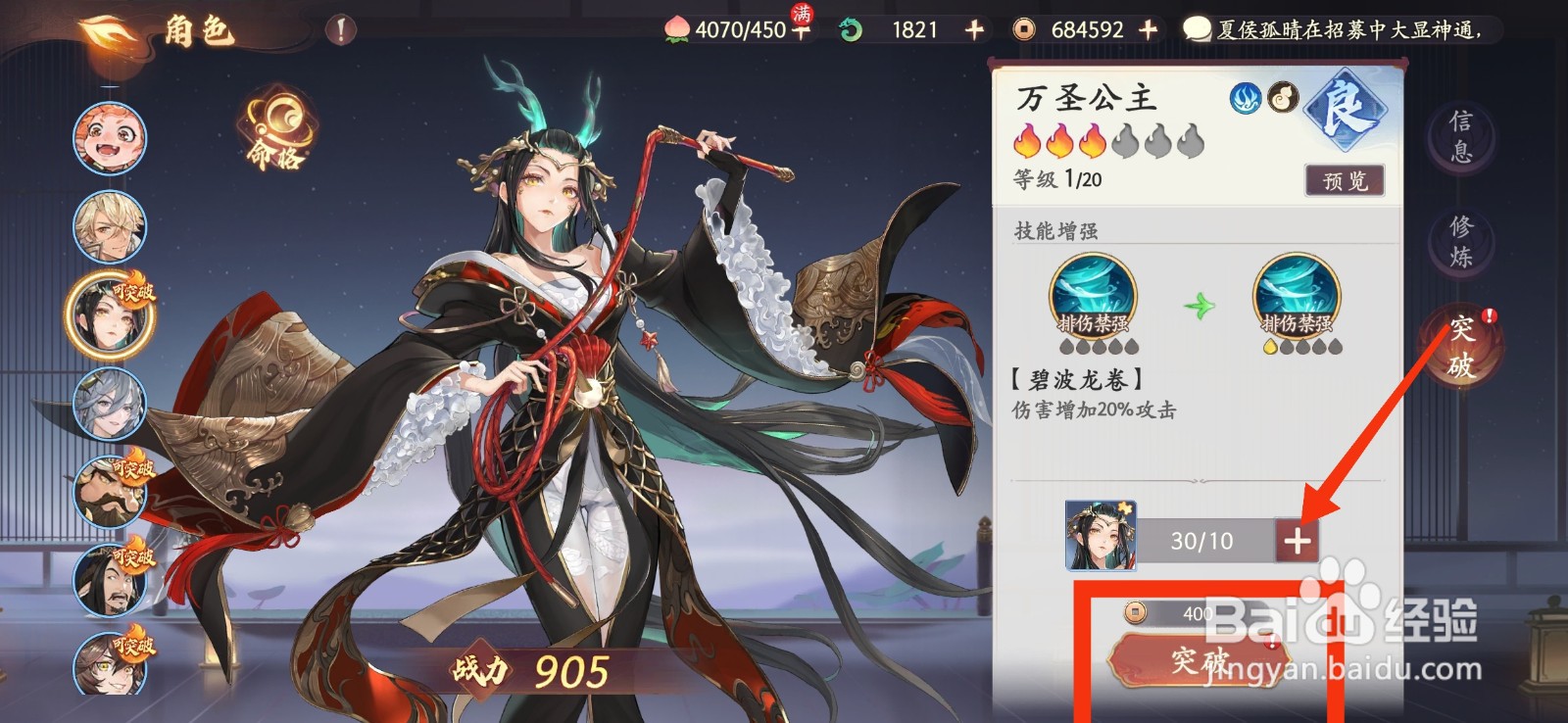The height and width of the screenshot is (723, 1568).
Task: Click the peach stamina icon in top bar
Action: coord(677,29)
